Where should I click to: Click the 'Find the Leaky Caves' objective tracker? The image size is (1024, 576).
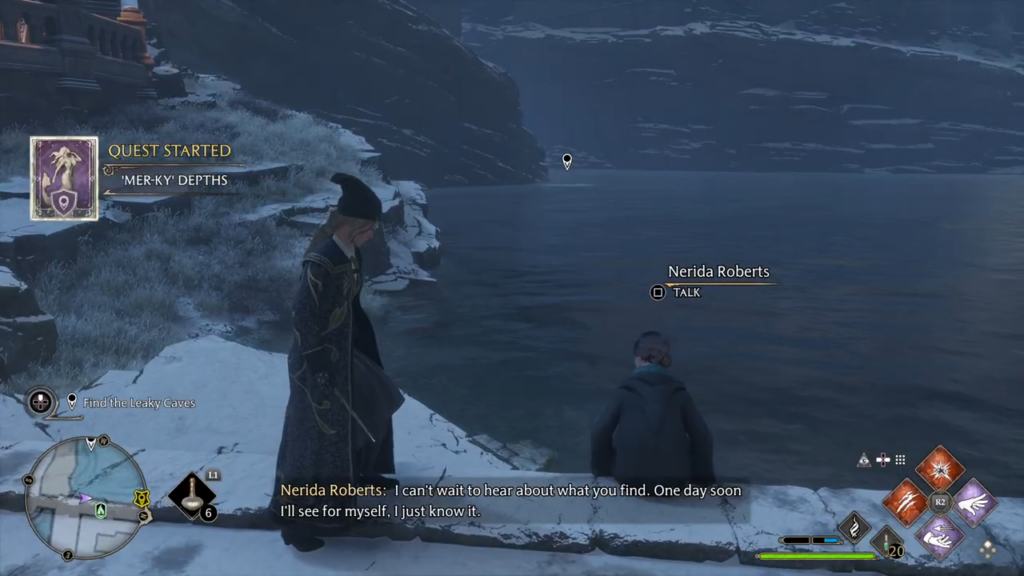138,402
